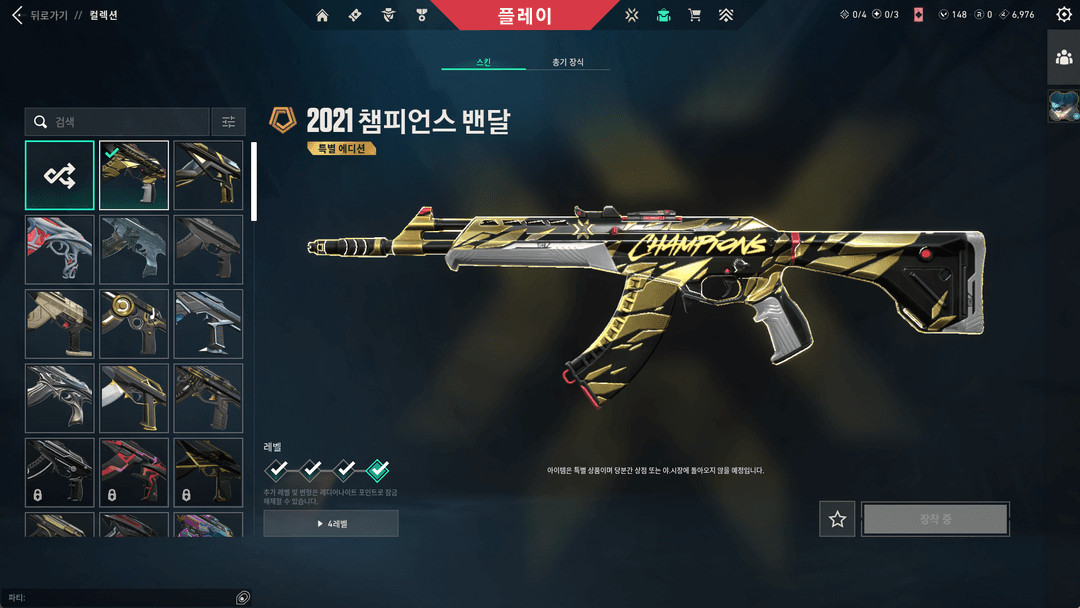Screen dimensions: 1080x608
Task: Focus the 검색 search field
Action: [x=118, y=122]
